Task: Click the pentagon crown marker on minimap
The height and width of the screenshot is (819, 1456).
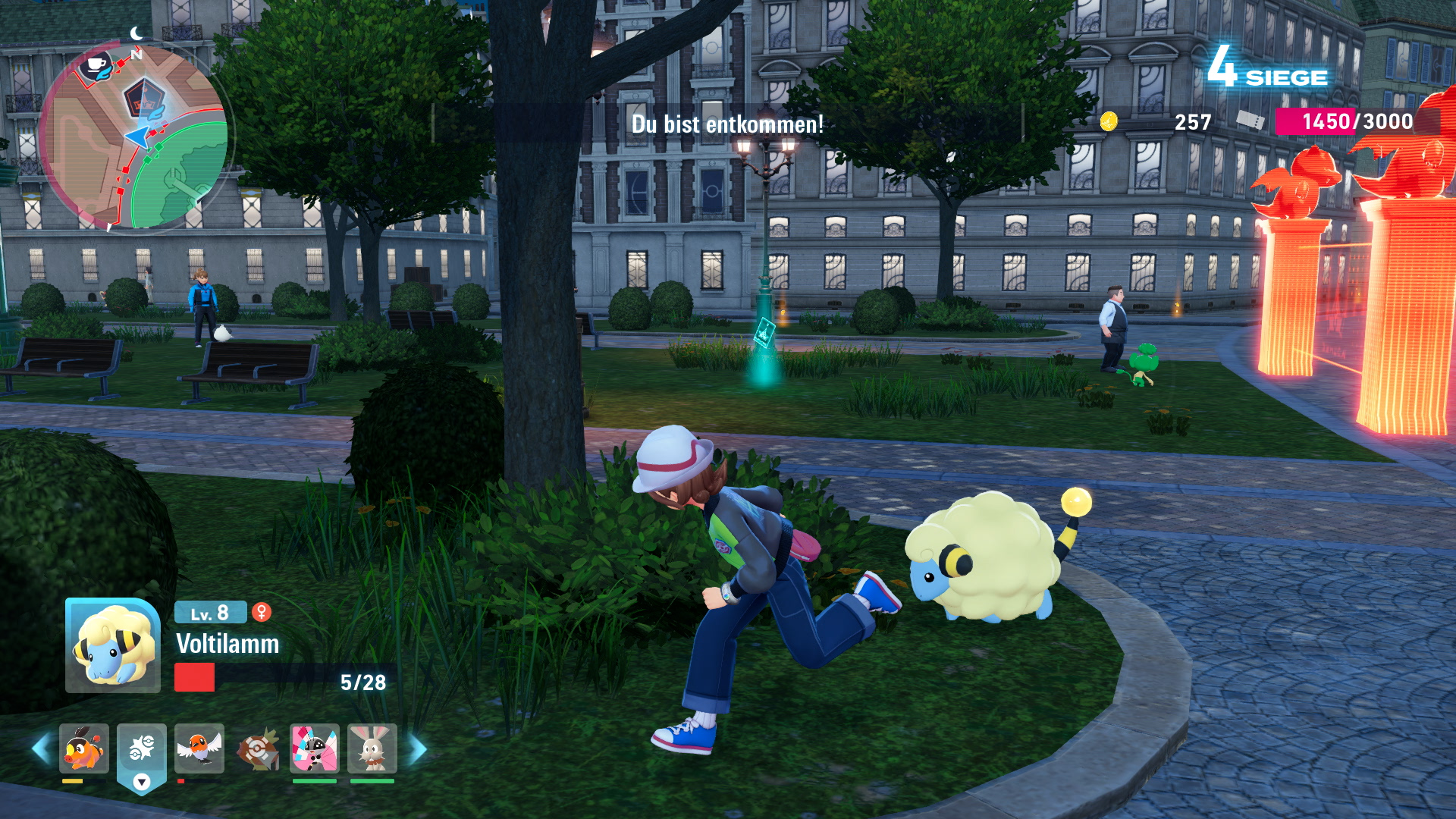Action: coord(140,98)
